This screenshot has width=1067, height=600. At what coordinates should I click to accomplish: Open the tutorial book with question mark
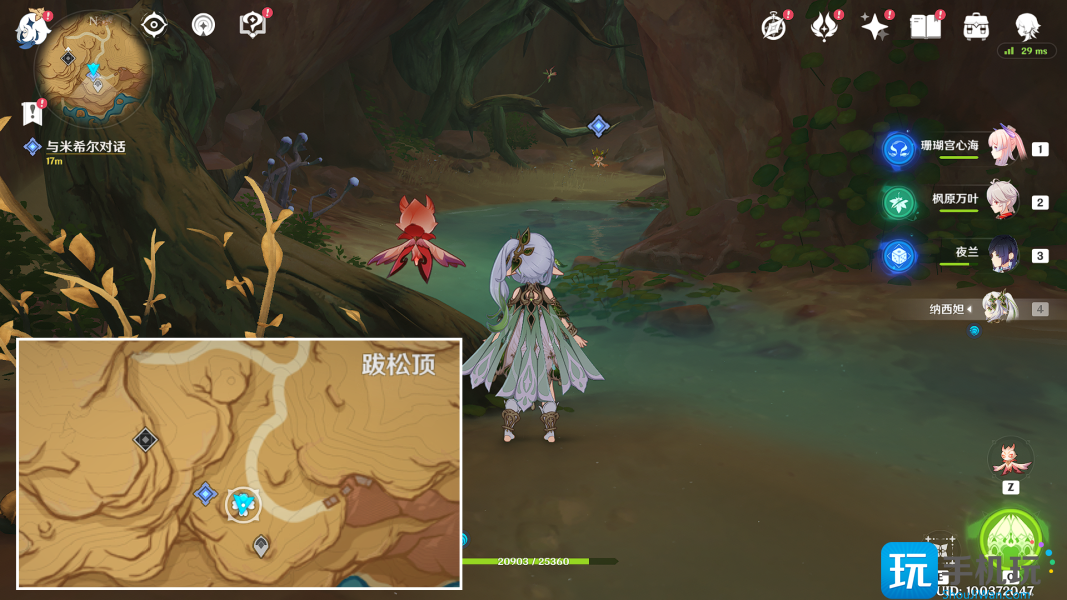pyautogui.click(x=253, y=25)
